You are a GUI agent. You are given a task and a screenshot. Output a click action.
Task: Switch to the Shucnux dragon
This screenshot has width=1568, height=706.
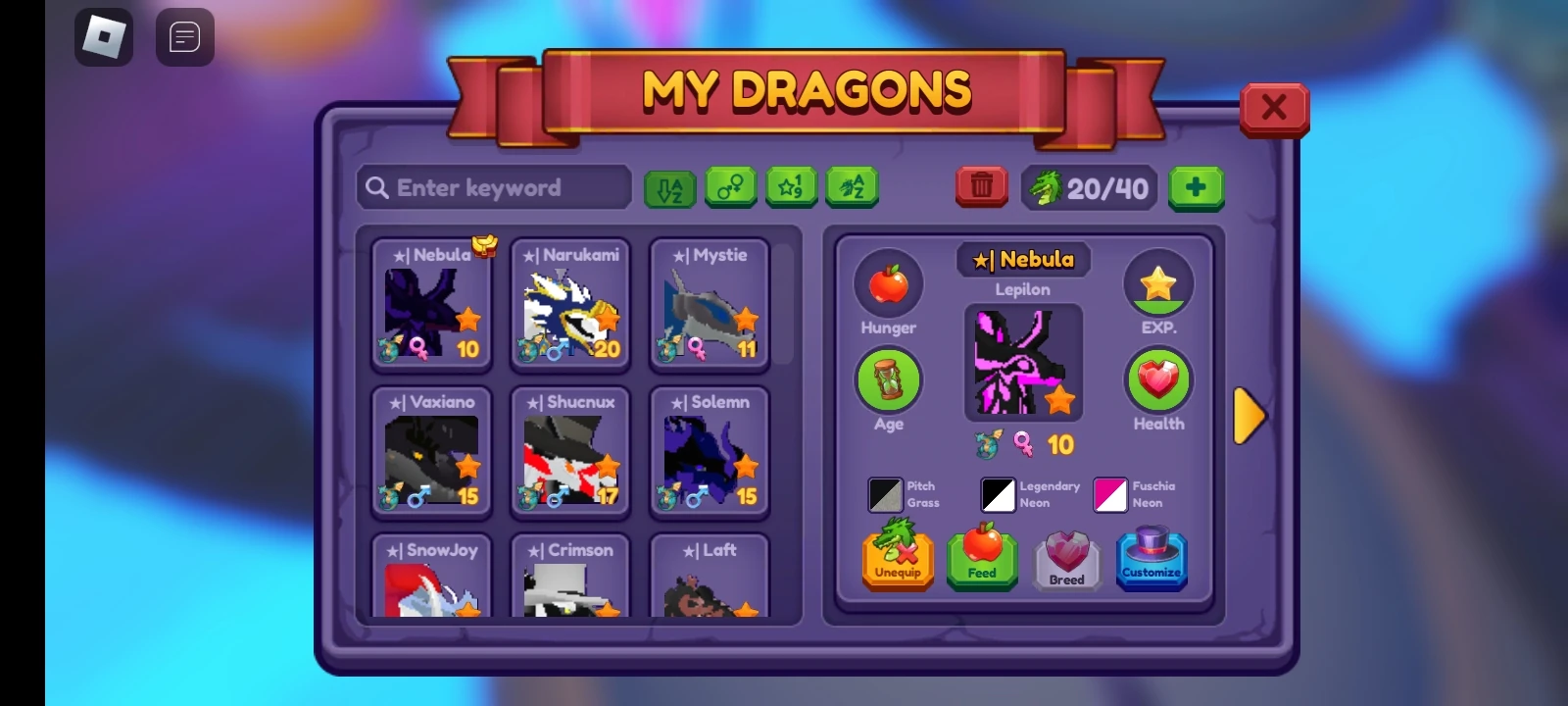pyautogui.click(x=570, y=451)
